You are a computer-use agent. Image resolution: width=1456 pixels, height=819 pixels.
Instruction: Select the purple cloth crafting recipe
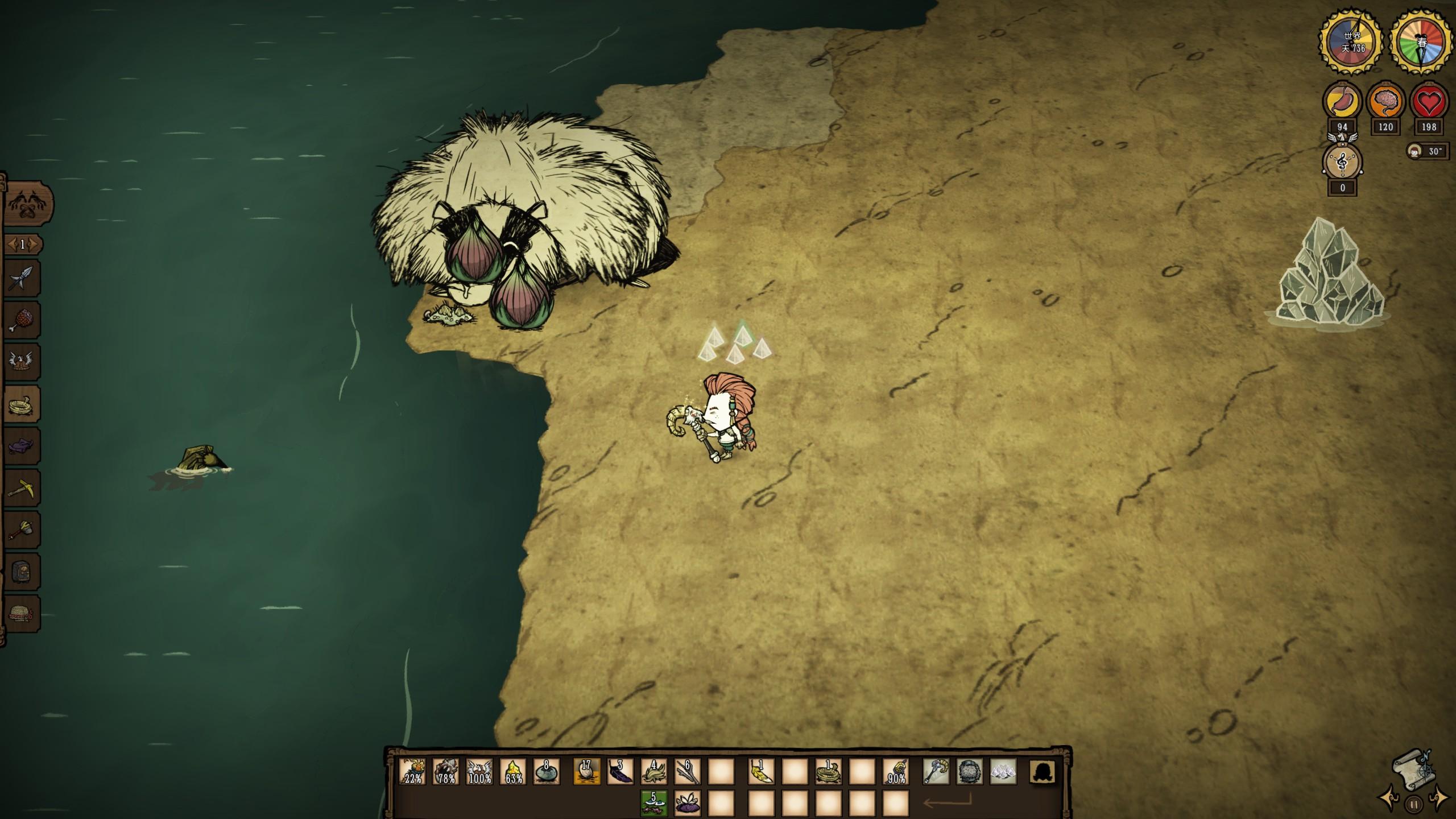pos(23,446)
